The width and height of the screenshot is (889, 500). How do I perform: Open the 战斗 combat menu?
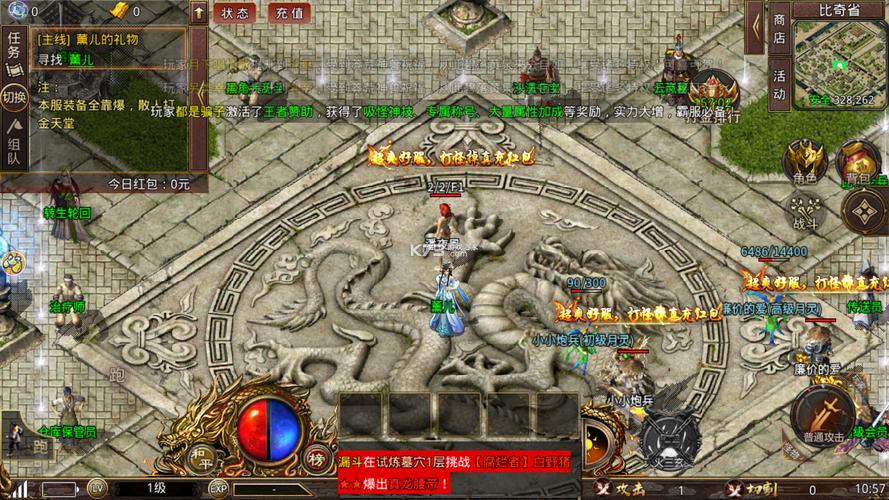pyautogui.click(x=805, y=208)
